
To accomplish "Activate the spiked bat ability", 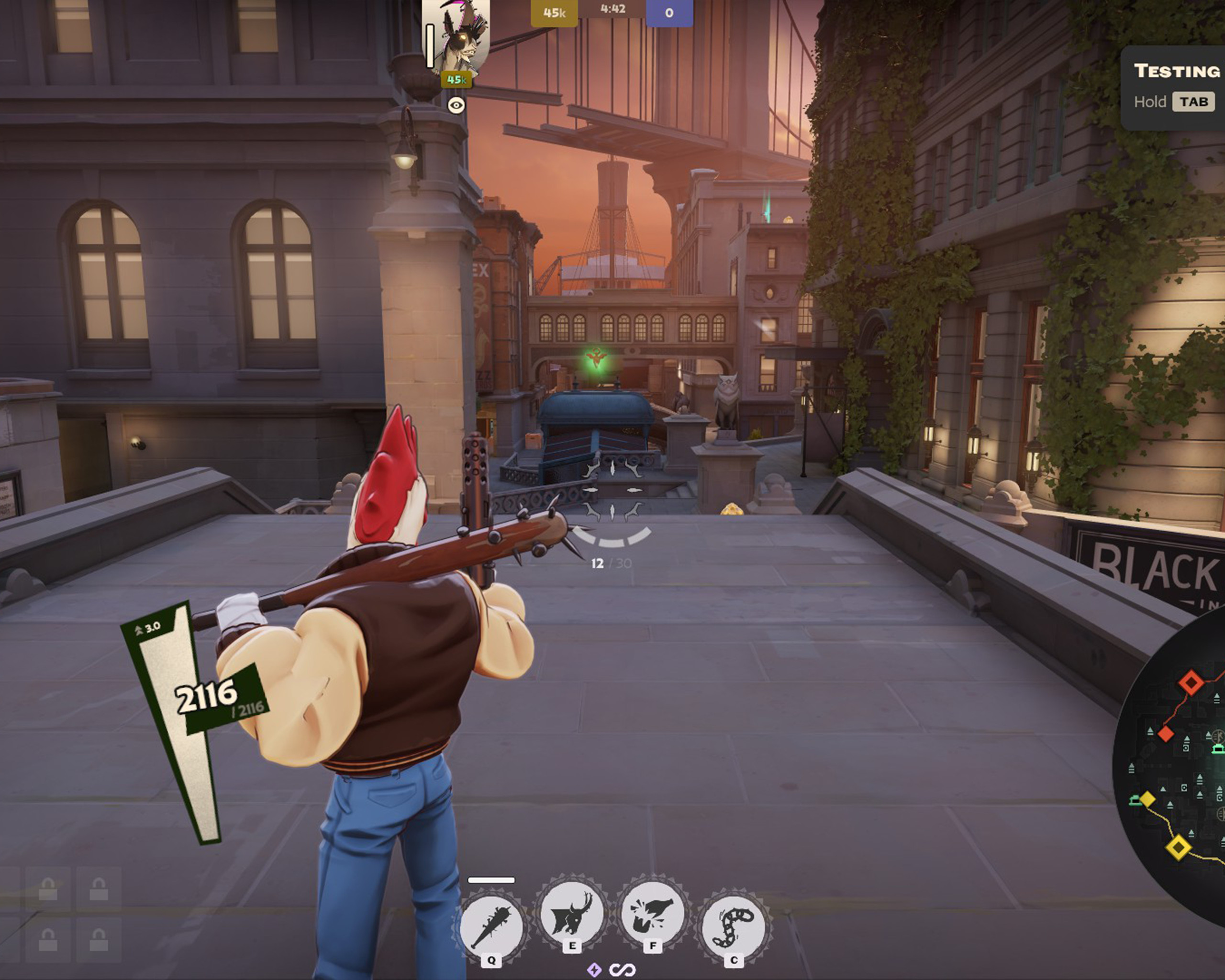I will point(491,927).
